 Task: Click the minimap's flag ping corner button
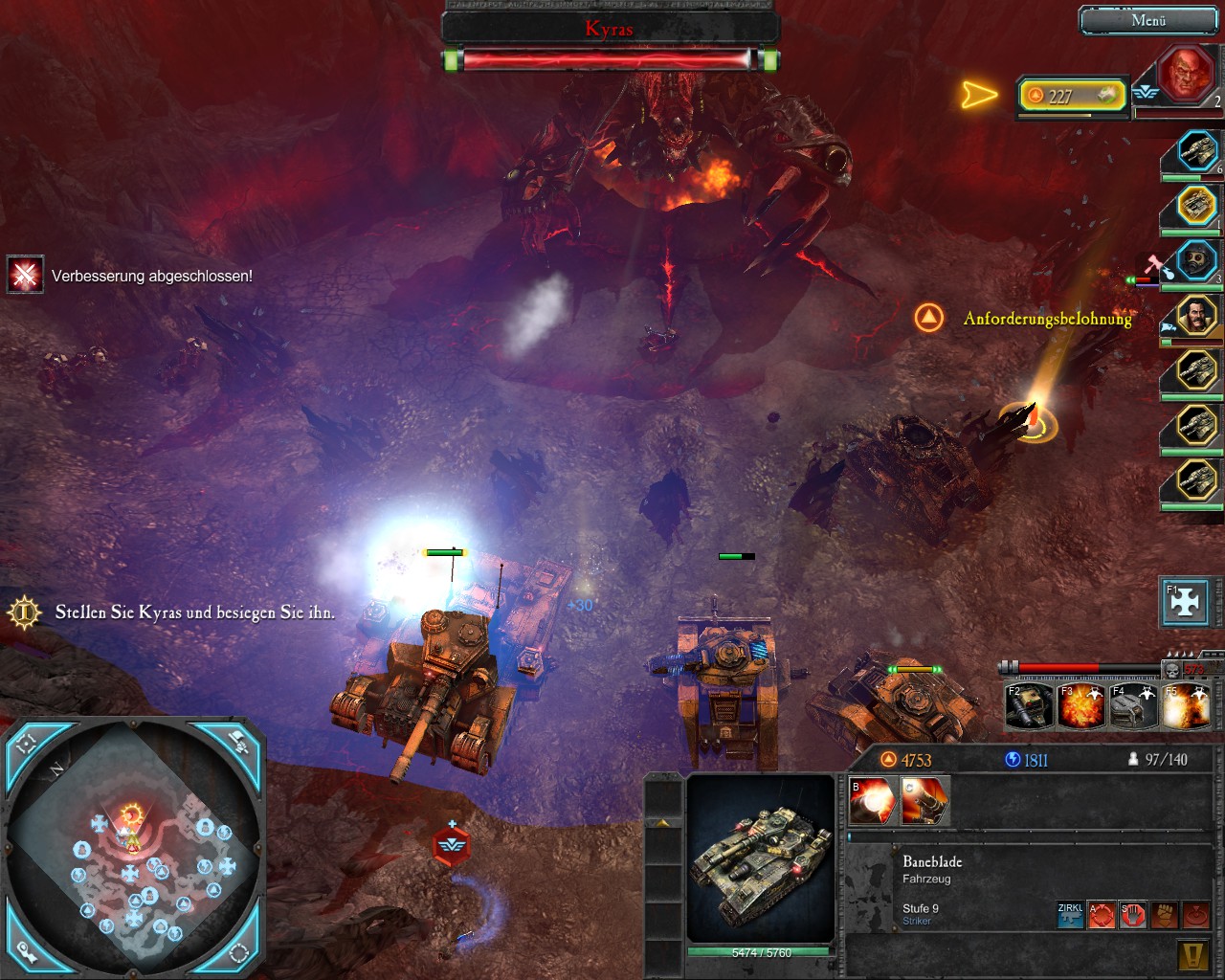(x=238, y=741)
